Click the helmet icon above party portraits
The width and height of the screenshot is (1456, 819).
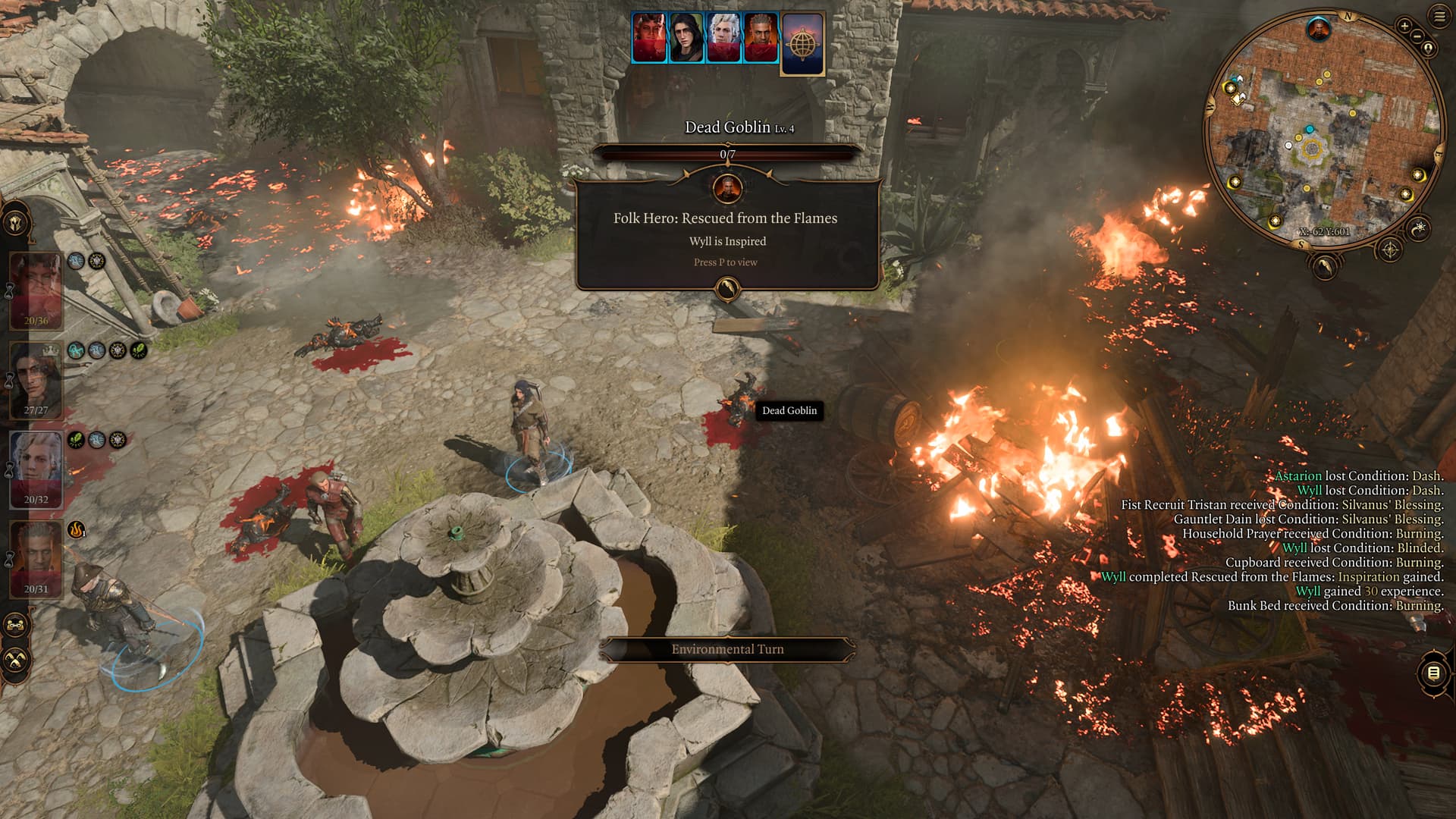pyautogui.click(x=15, y=223)
